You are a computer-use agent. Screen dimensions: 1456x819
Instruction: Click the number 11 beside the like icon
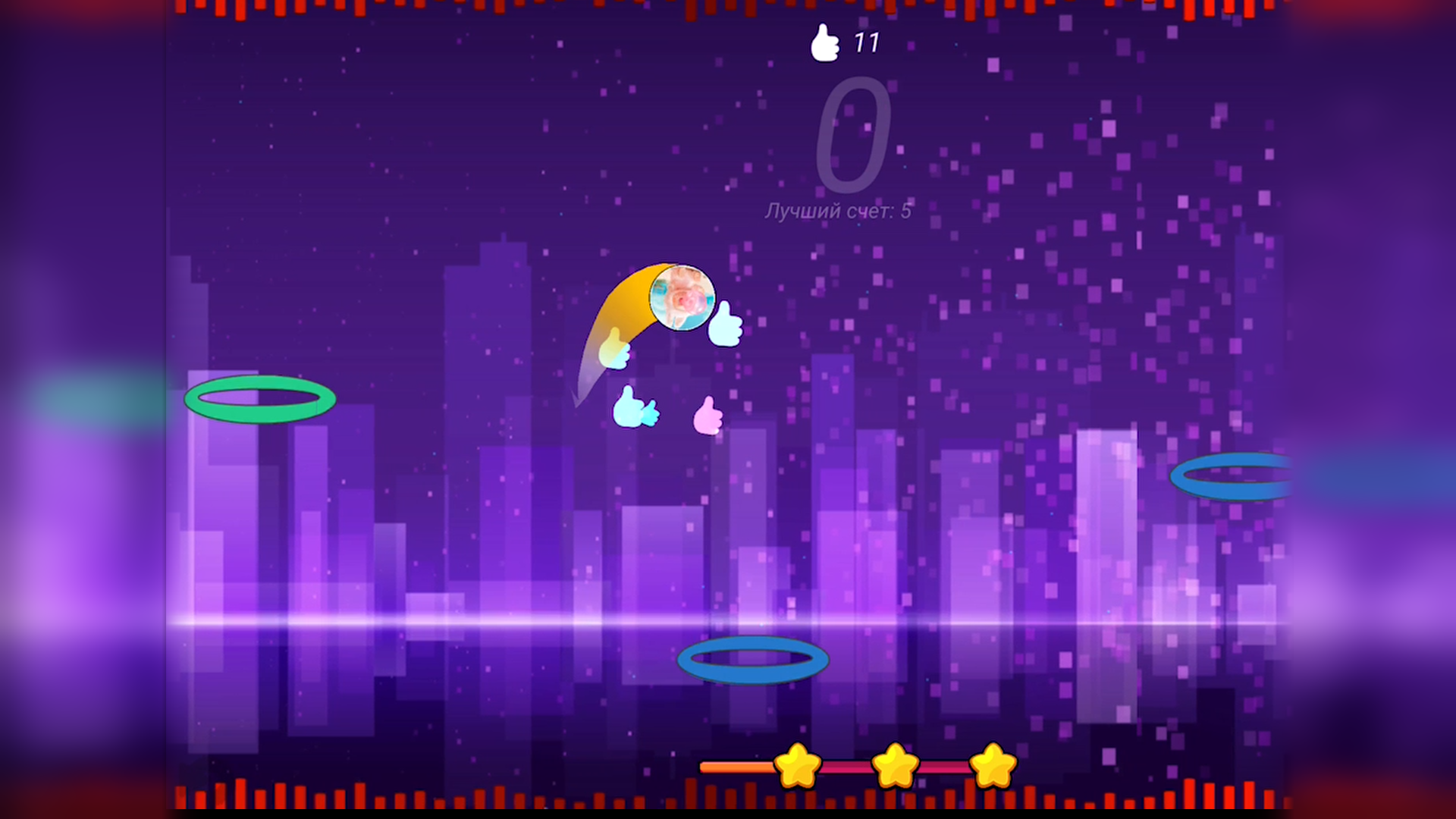867,42
